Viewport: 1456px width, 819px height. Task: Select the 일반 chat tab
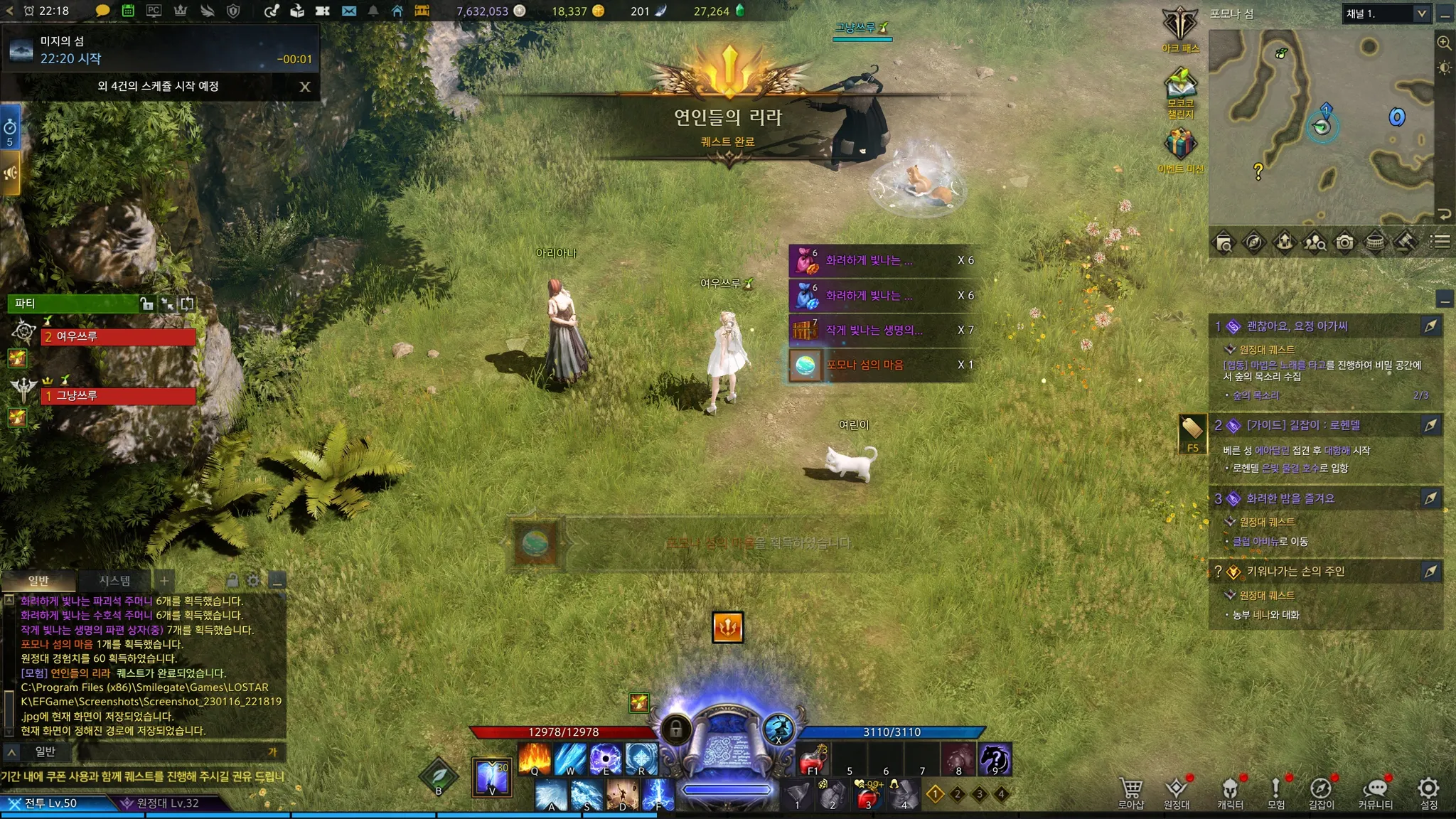[x=38, y=581]
